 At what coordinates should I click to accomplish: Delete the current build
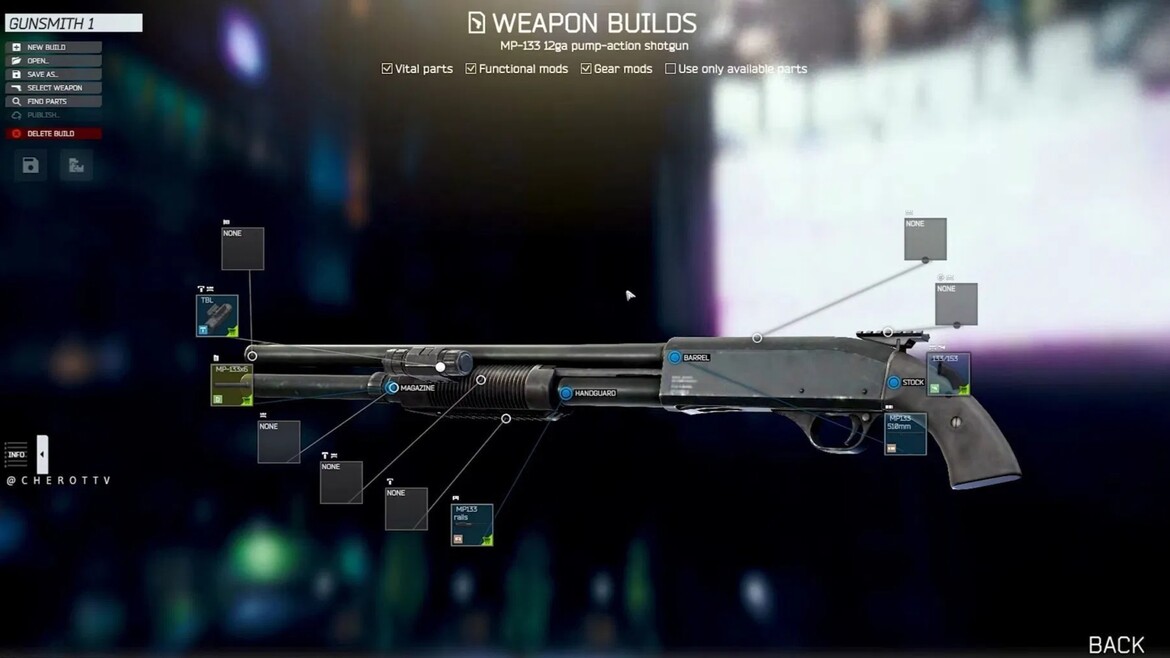53,133
